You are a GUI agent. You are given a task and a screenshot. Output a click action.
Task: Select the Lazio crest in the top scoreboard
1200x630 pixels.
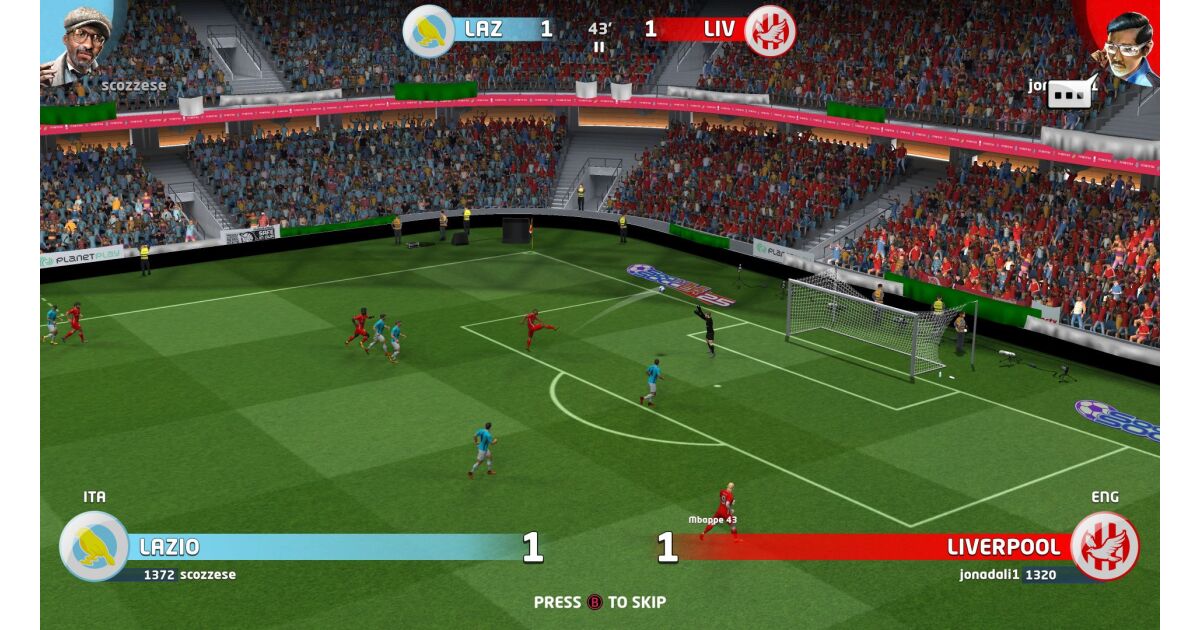pyautogui.click(x=428, y=31)
